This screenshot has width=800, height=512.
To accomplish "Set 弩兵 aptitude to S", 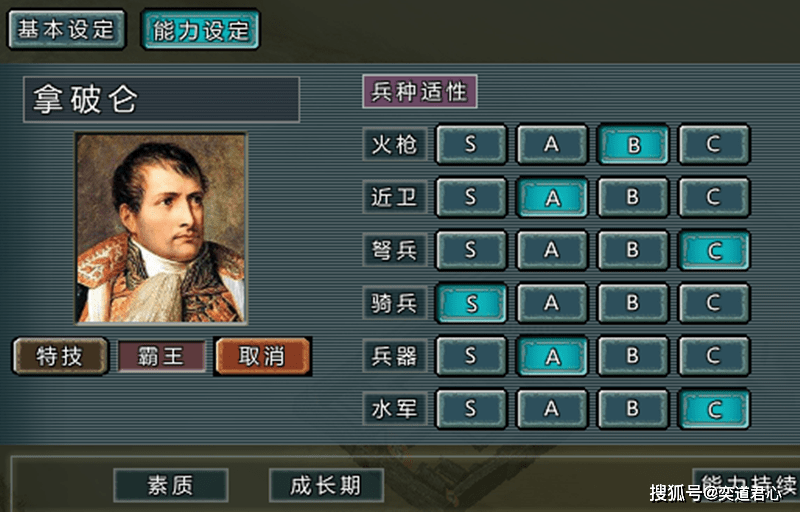I will pyautogui.click(x=470, y=250).
